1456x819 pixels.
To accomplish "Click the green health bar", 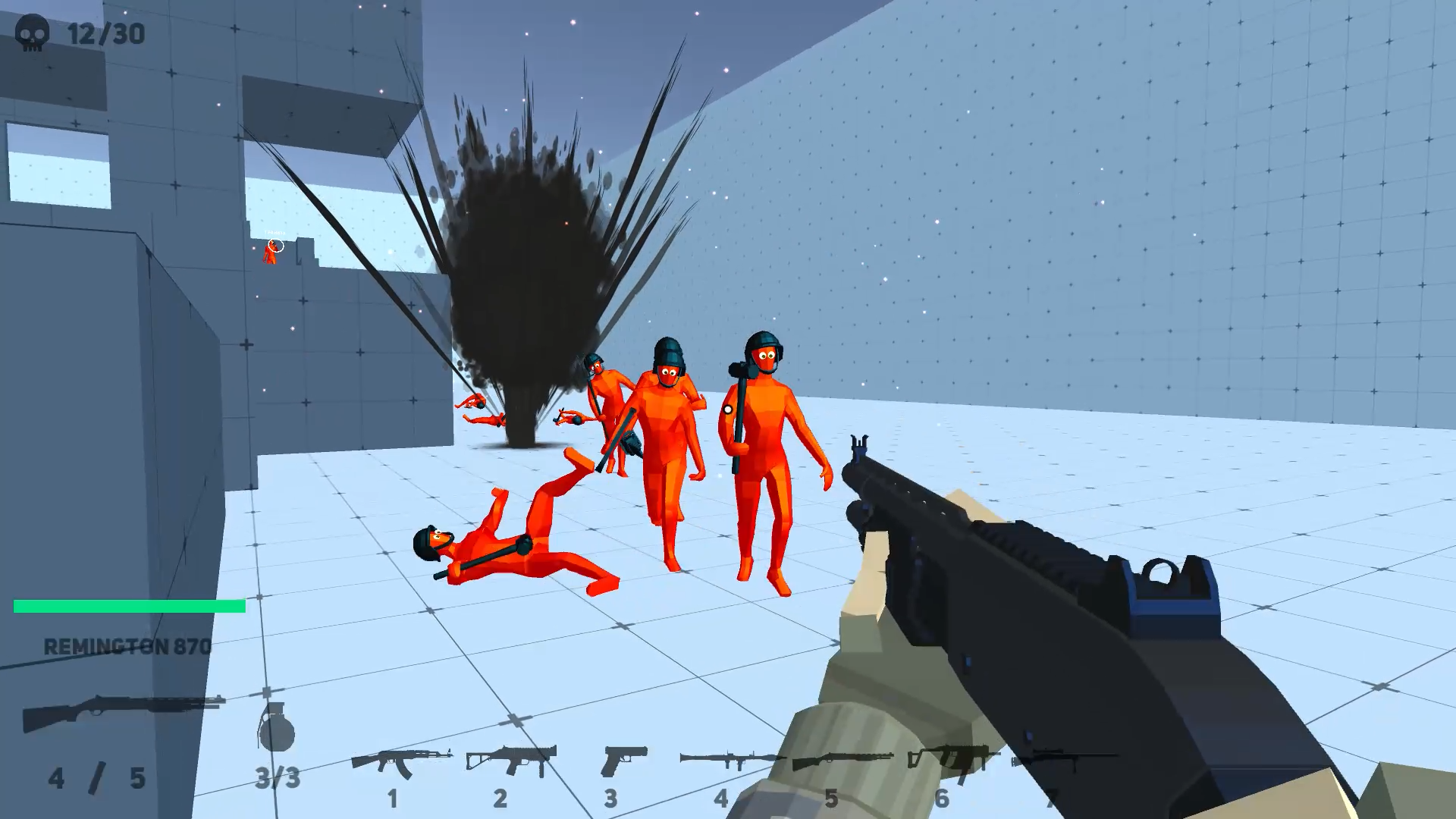I will click(x=129, y=606).
